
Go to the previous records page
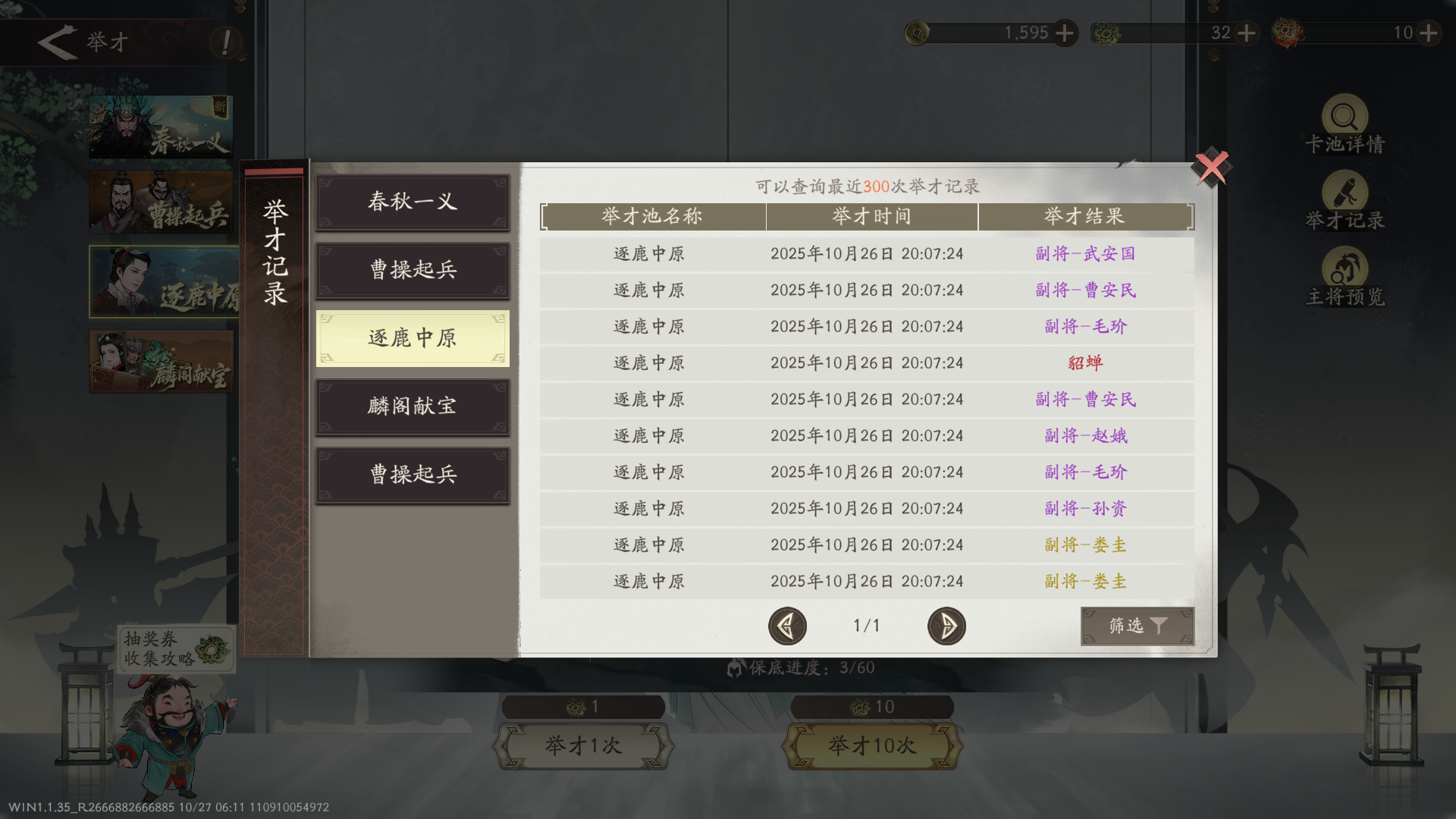tap(788, 626)
